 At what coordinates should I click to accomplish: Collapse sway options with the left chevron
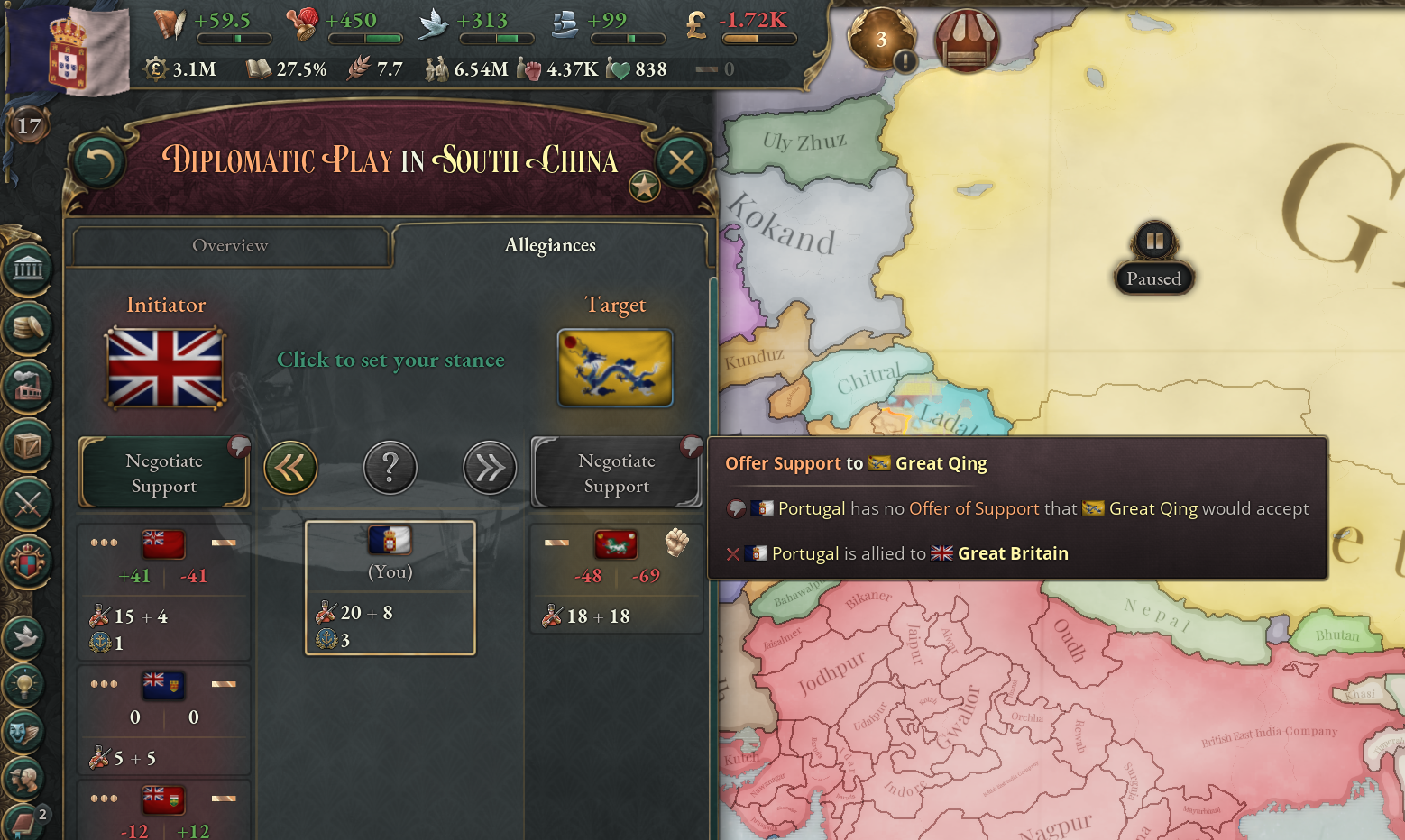tap(290, 467)
